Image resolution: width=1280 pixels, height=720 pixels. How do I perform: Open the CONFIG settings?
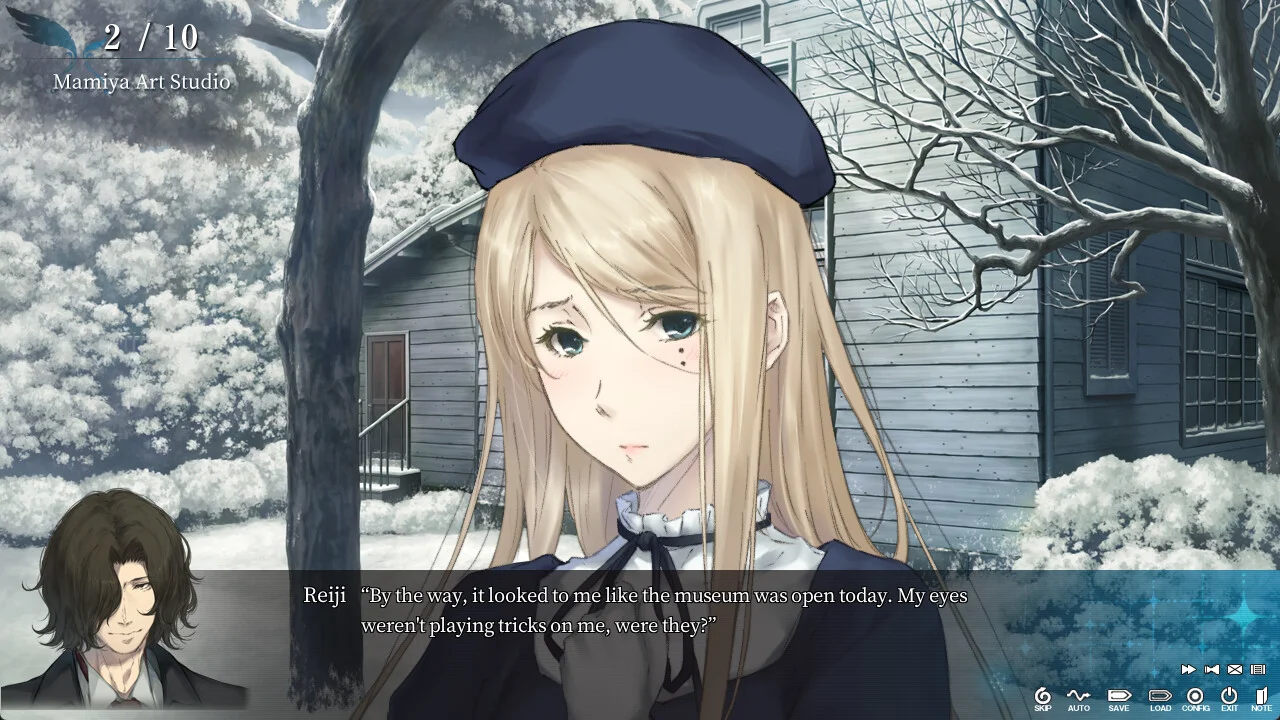[1195, 697]
